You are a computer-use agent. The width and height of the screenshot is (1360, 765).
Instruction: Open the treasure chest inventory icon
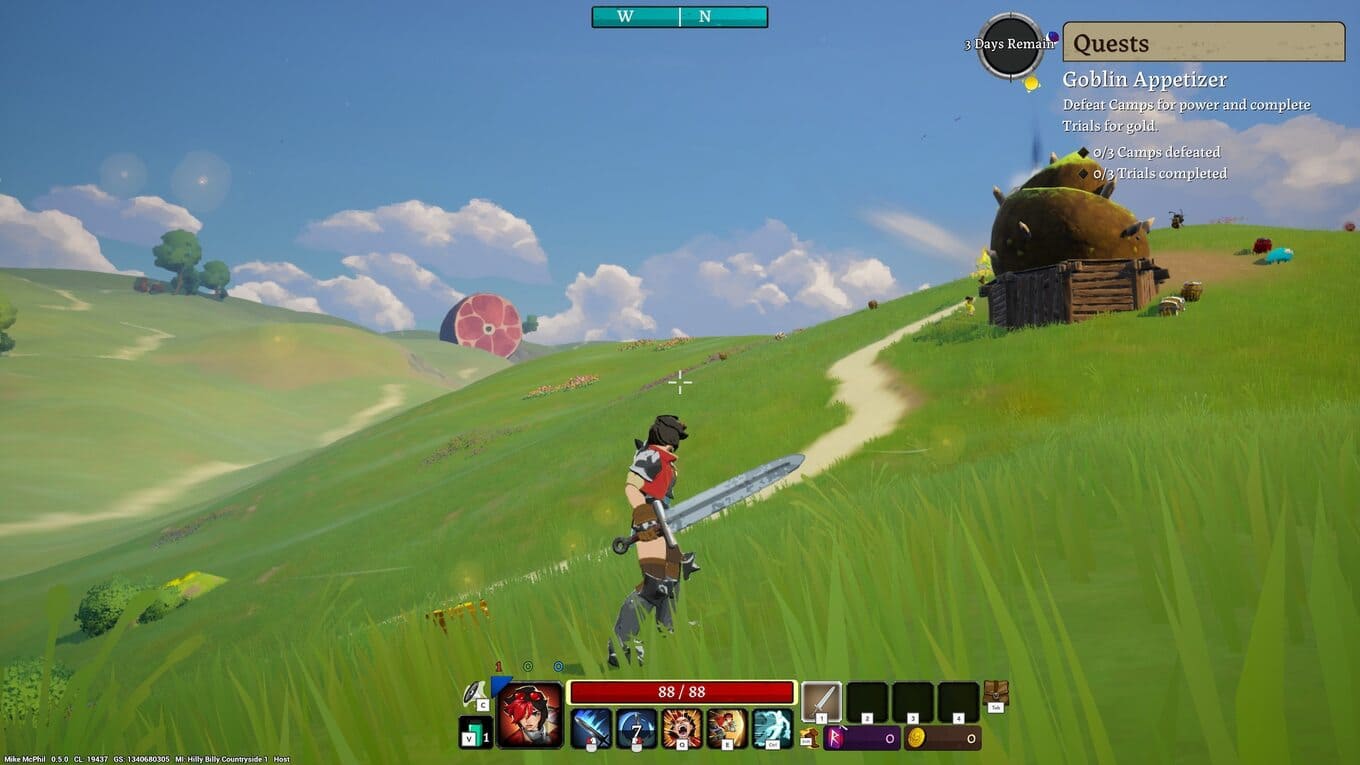pos(995,693)
